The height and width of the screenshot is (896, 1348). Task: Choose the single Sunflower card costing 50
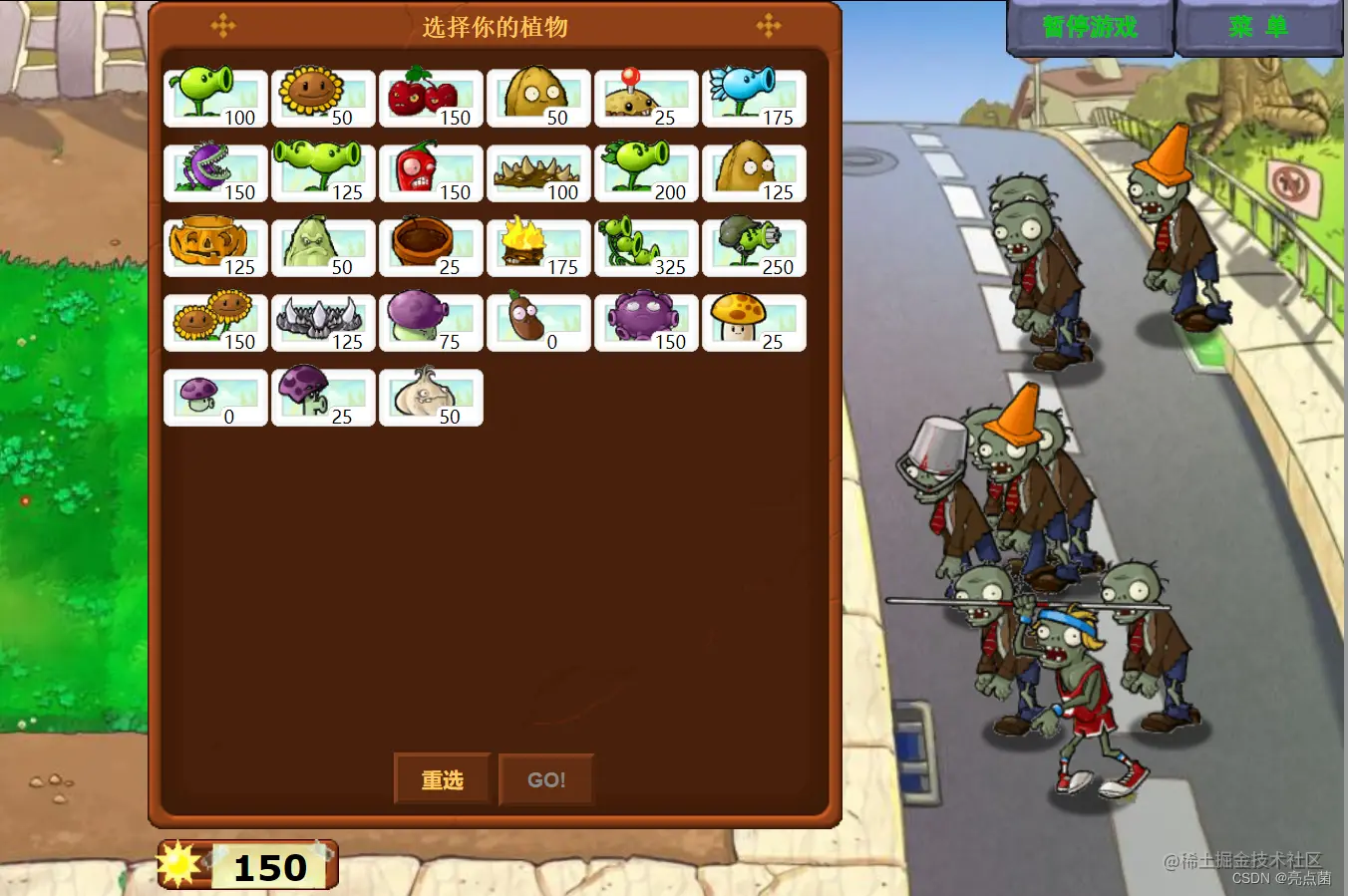(x=323, y=99)
